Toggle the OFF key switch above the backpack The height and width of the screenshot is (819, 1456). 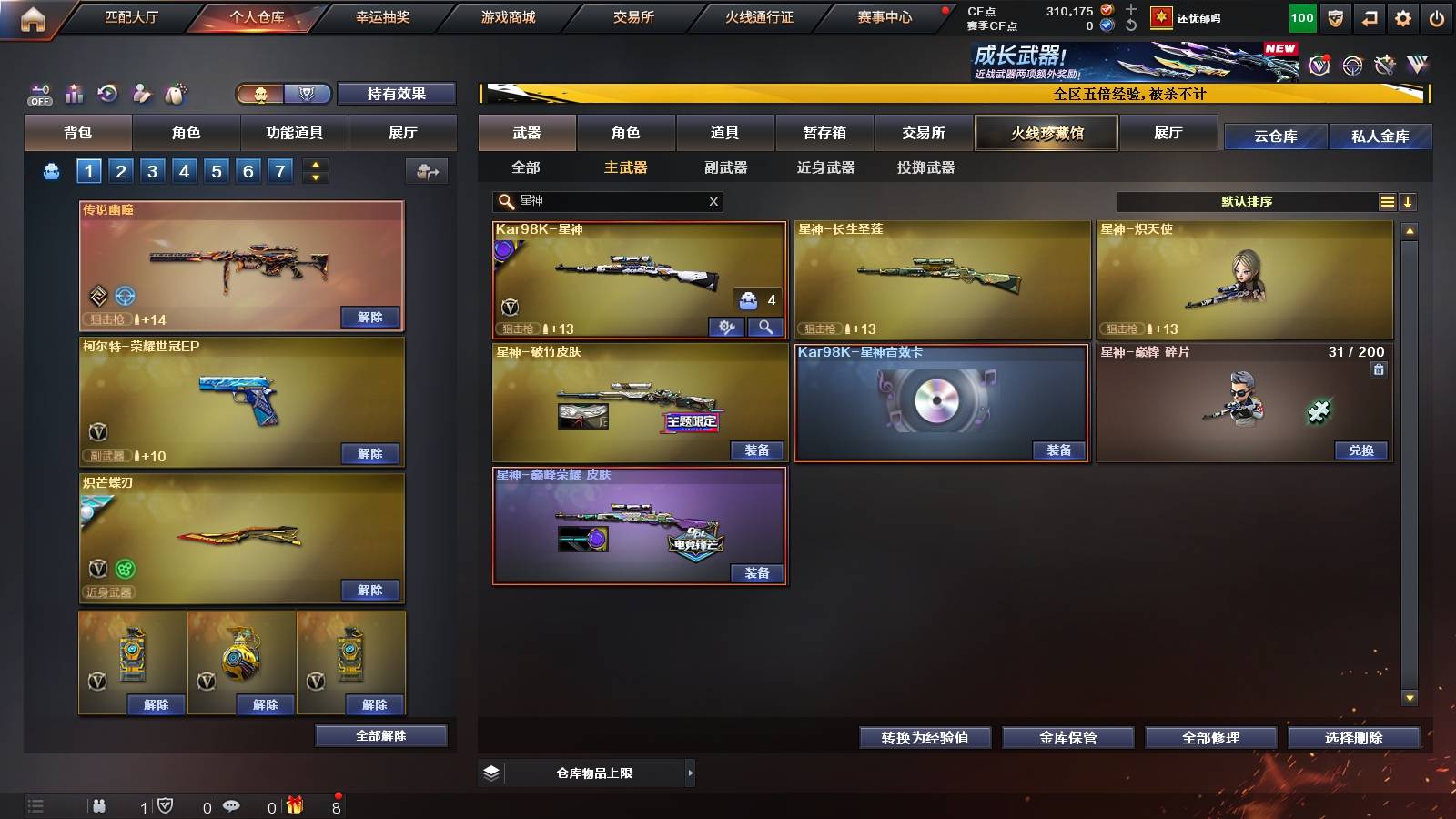38,93
